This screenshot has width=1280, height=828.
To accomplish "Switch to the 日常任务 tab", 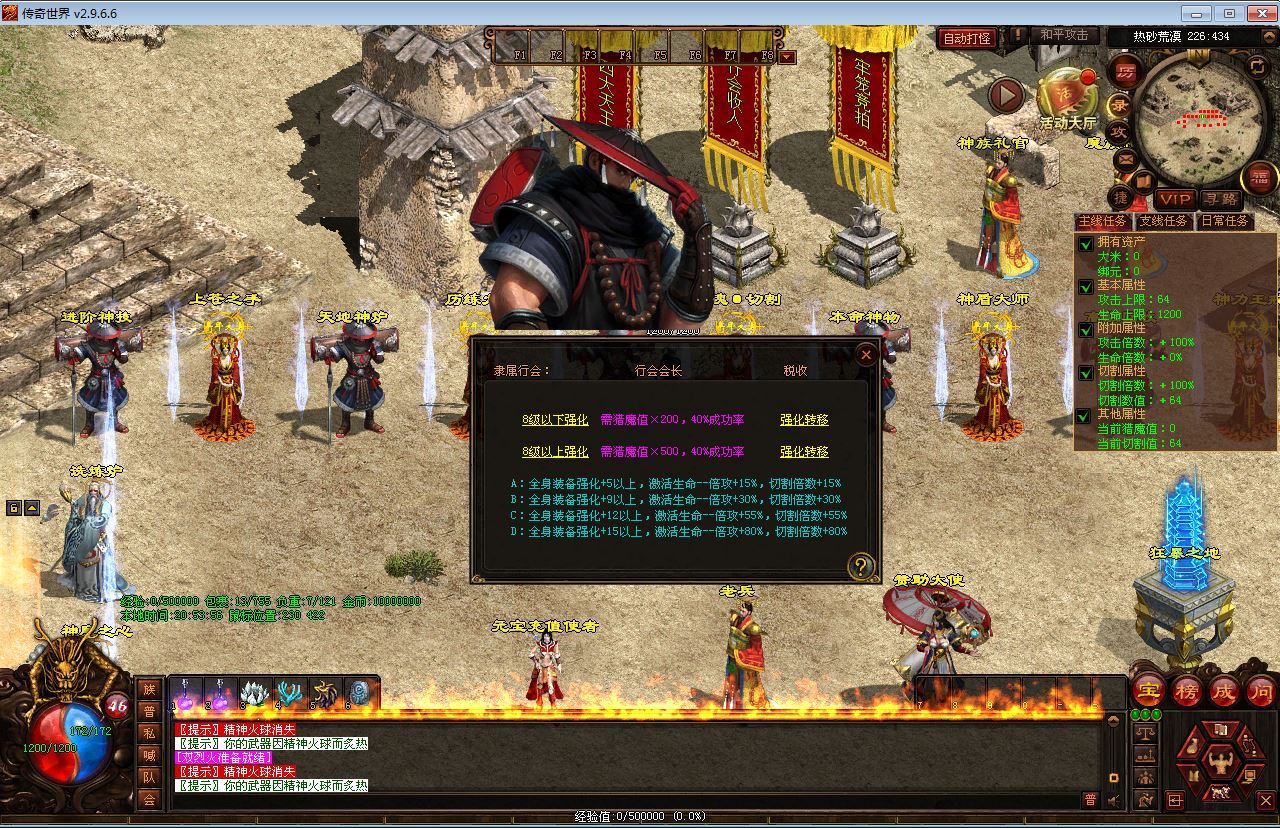I will point(1225,221).
